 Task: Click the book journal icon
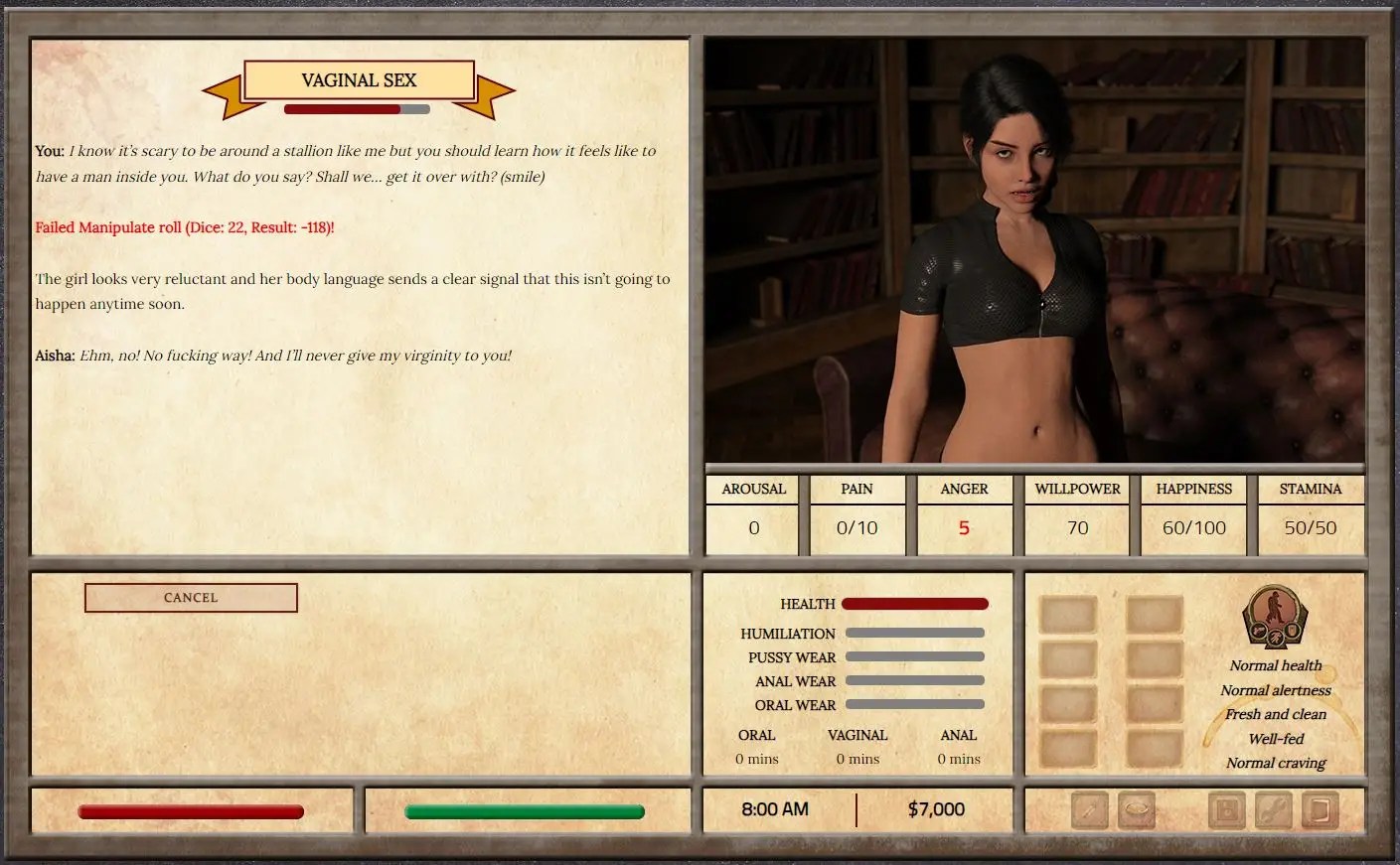(x=1320, y=810)
